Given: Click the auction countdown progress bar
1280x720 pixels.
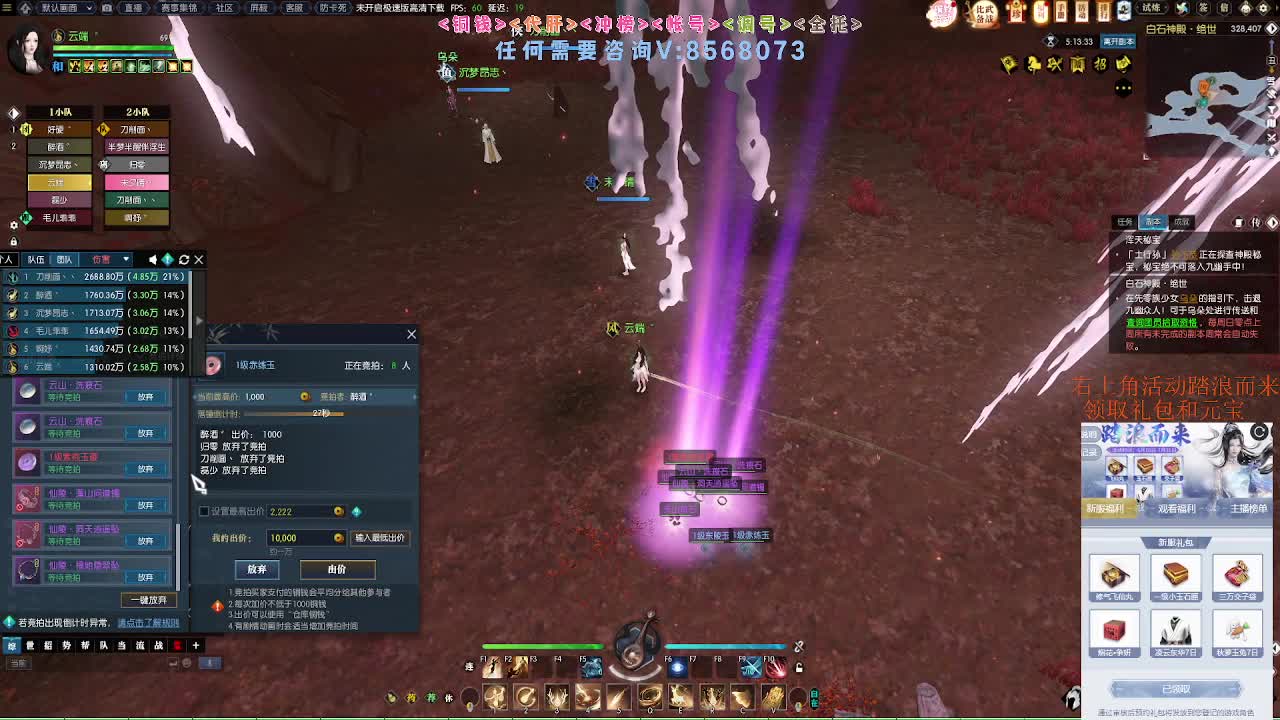Looking at the screenshot, I should pos(294,414).
